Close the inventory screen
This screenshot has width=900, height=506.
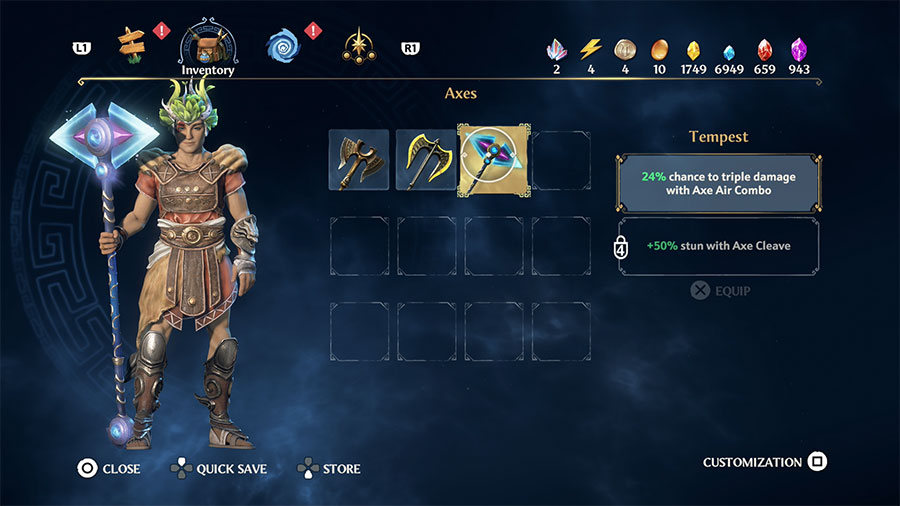pos(109,468)
